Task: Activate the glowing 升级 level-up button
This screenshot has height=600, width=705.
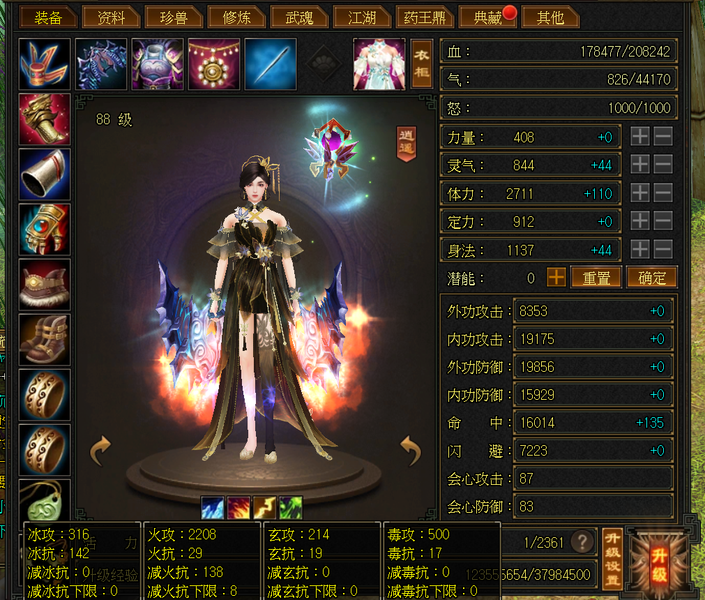Action: point(659,556)
